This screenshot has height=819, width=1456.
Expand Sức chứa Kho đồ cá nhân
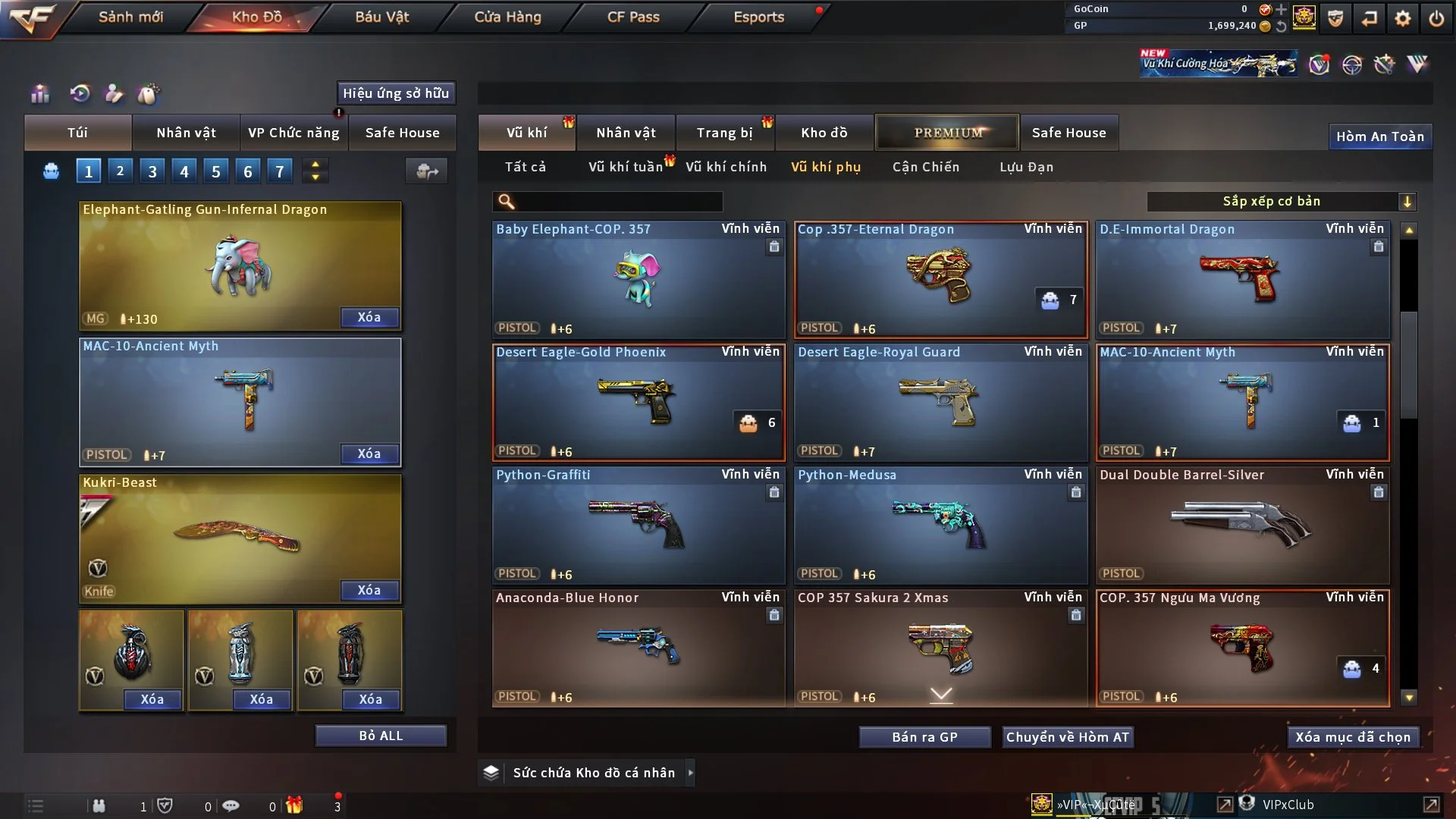(x=689, y=773)
